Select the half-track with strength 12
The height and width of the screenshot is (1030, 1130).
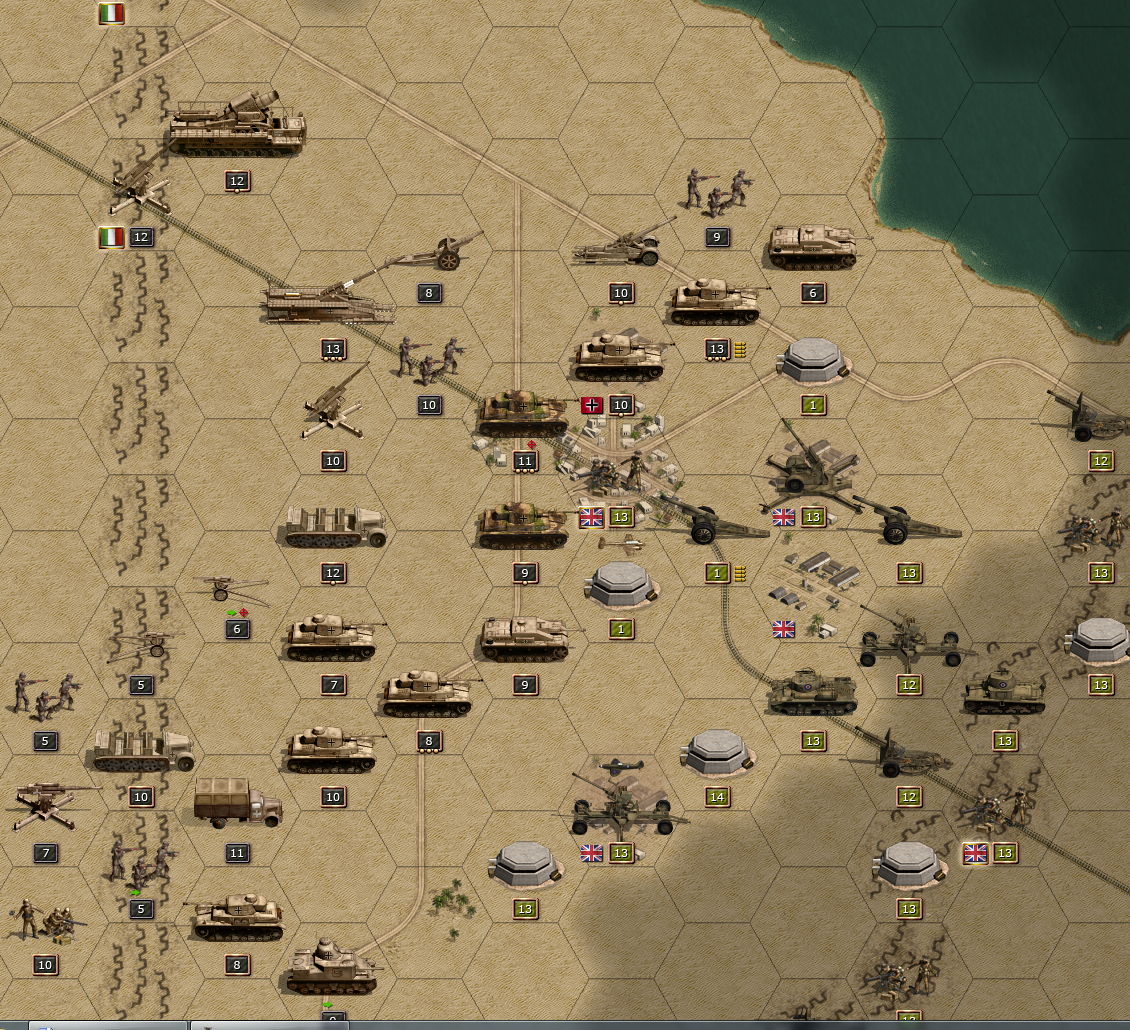pos(334,526)
